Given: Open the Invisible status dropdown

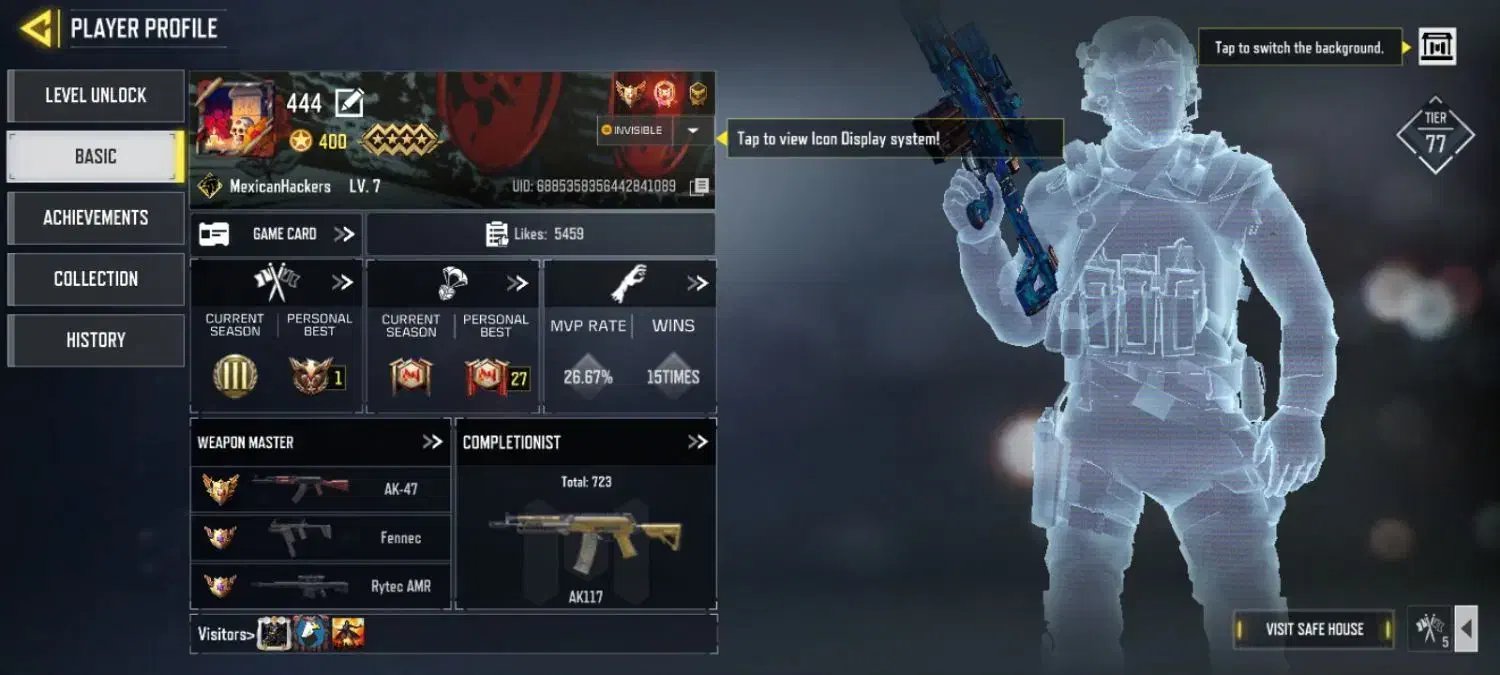Looking at the screenshot, I should coord(692,131).
